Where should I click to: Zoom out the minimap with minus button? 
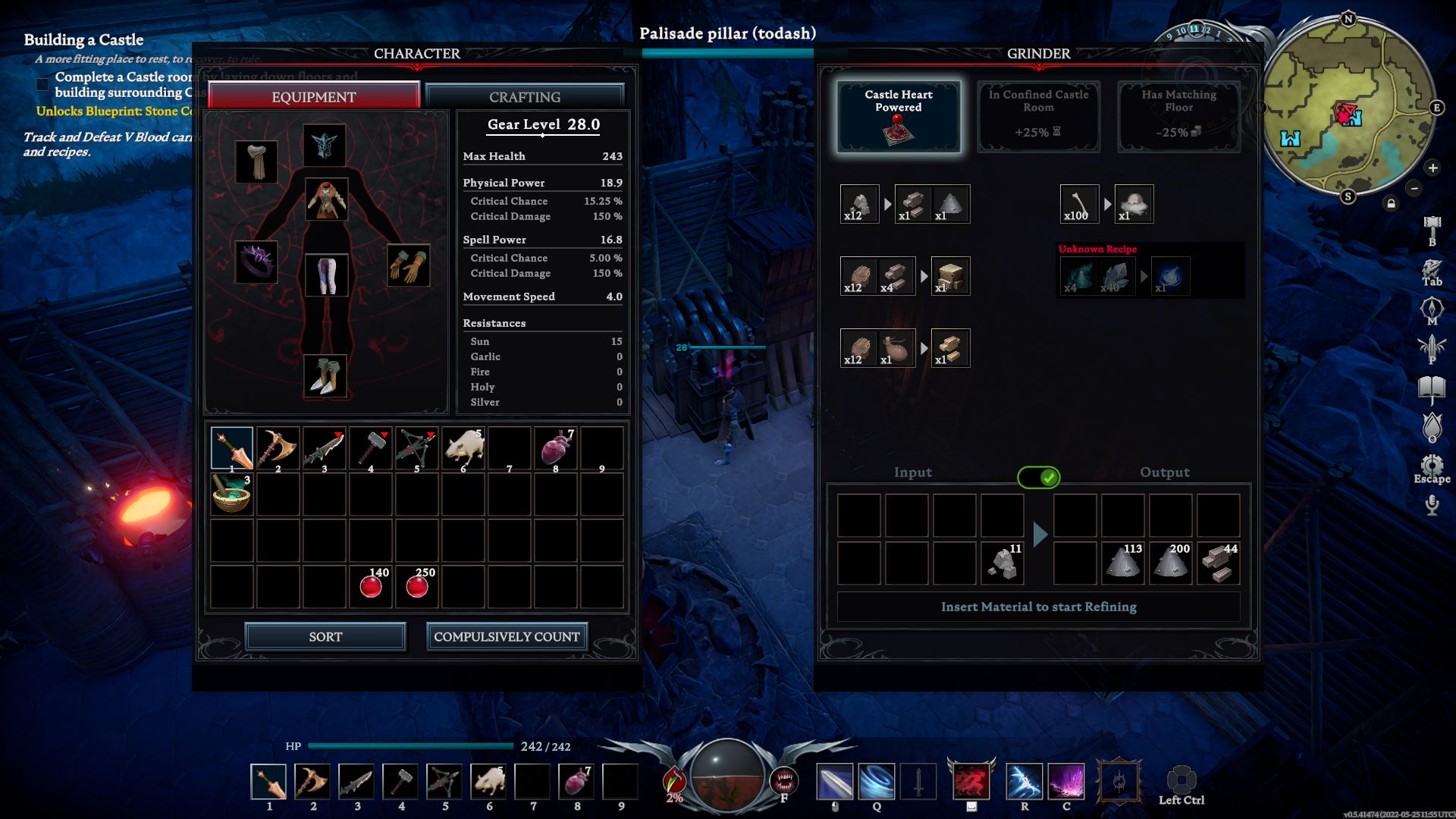[1414, 188]
